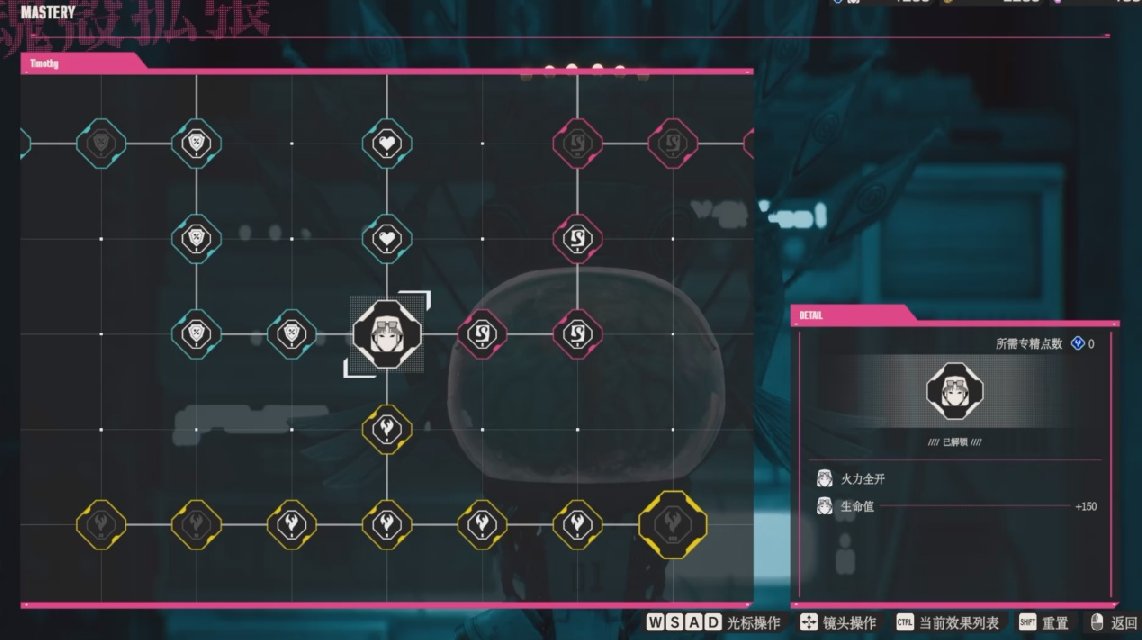Choose the topmost heart mastery node
This screenshot has width=1142, height=640.
point(387,142)
